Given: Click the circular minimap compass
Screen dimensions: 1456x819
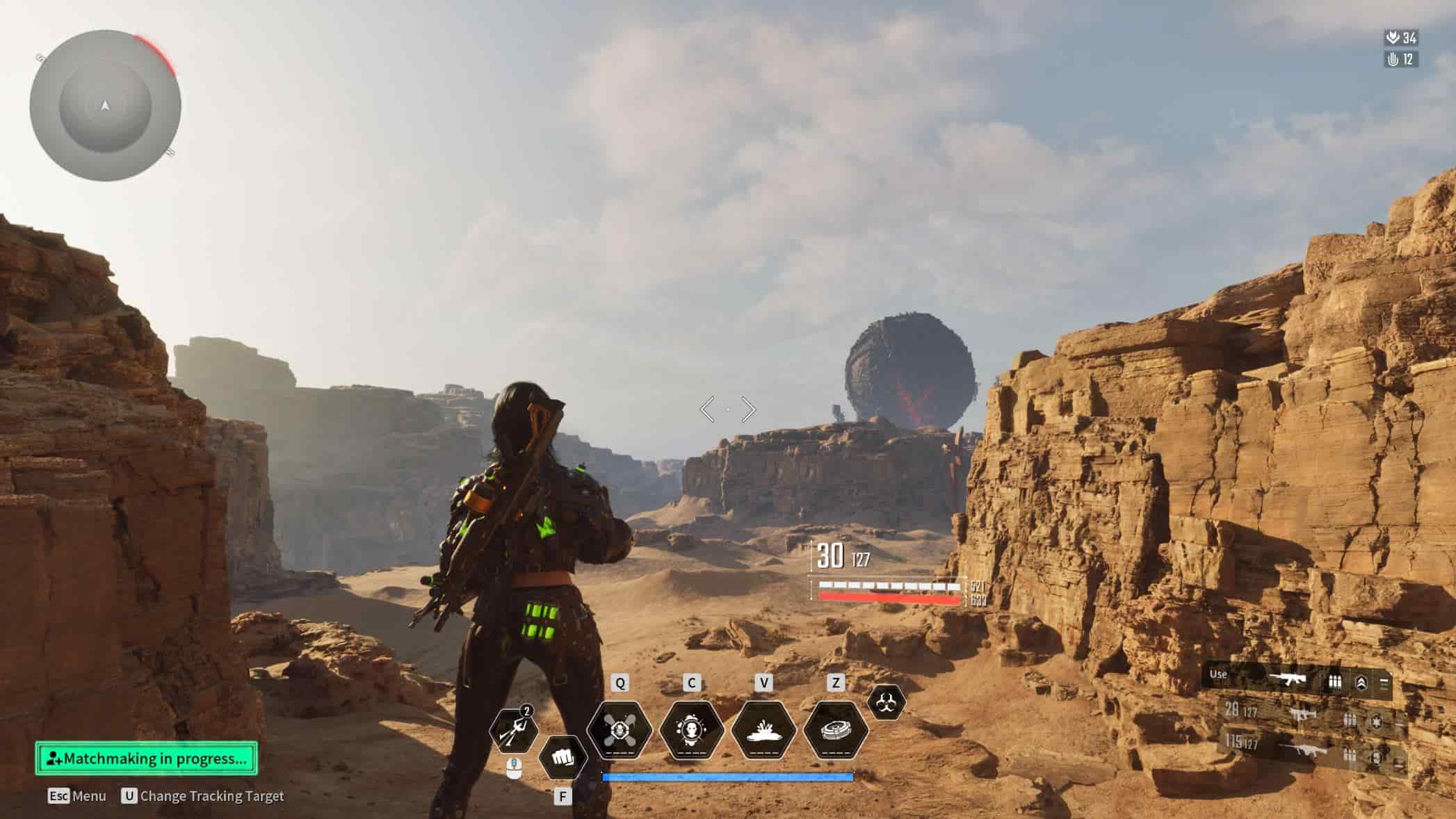Looking at the screenshot, I should 104,104.
